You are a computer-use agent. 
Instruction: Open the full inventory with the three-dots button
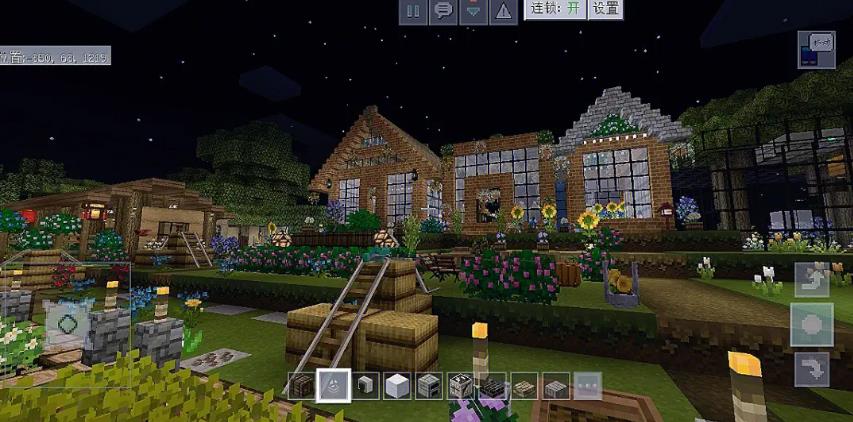coord(588,385)
